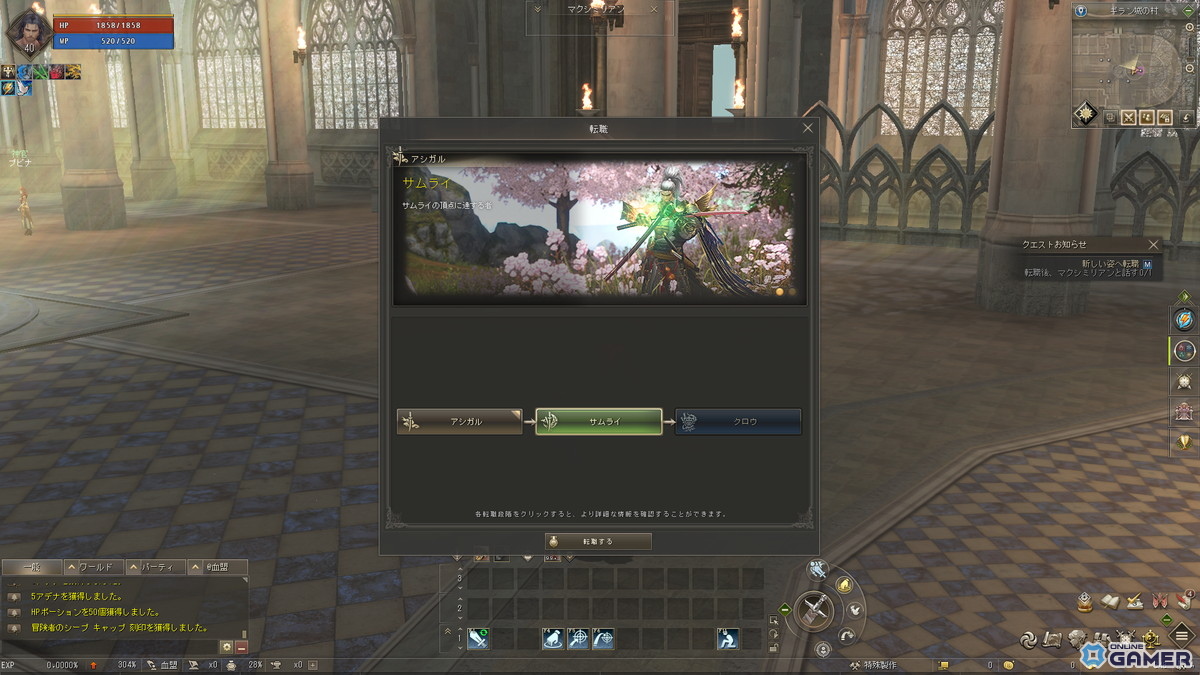The height and width of the screenshot is (675, 1200).
Task: Click the crossed swords attack wheel button
Action: click(x=817, y=609)
